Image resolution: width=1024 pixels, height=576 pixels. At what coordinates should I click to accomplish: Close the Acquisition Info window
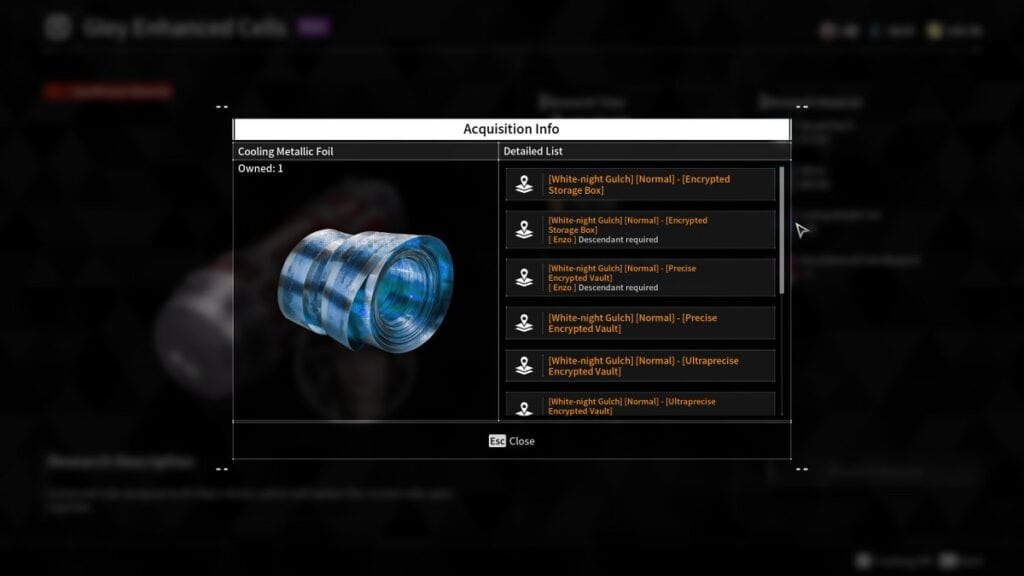[512, 441]
